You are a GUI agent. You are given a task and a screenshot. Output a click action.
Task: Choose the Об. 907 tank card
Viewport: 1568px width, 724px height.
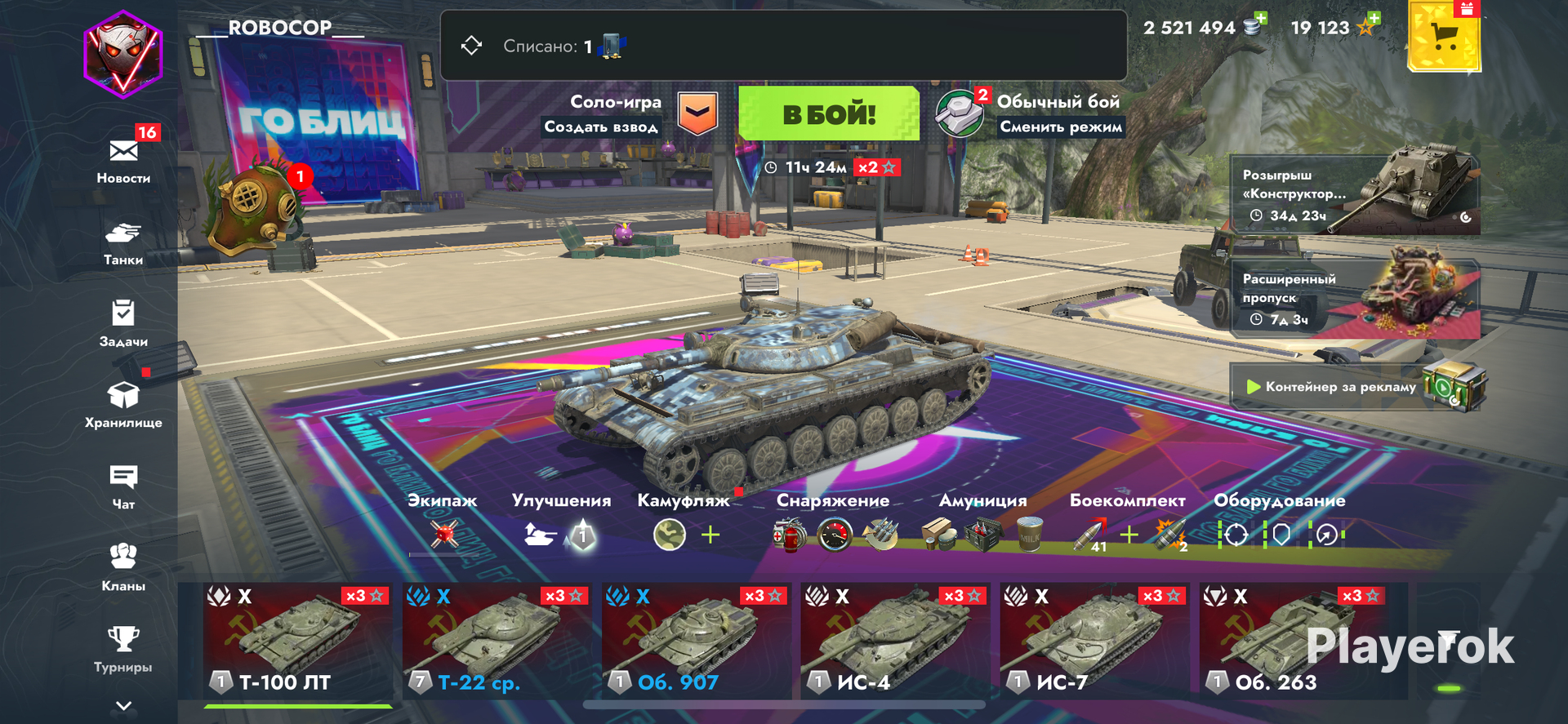[696, 641]
